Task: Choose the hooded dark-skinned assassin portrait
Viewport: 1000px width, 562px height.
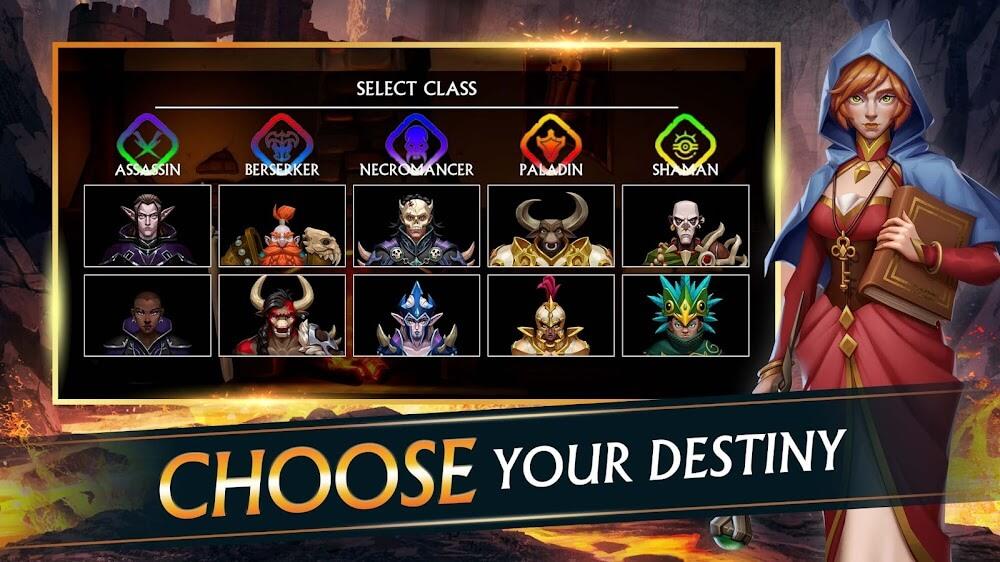Action: pos(147,315)
